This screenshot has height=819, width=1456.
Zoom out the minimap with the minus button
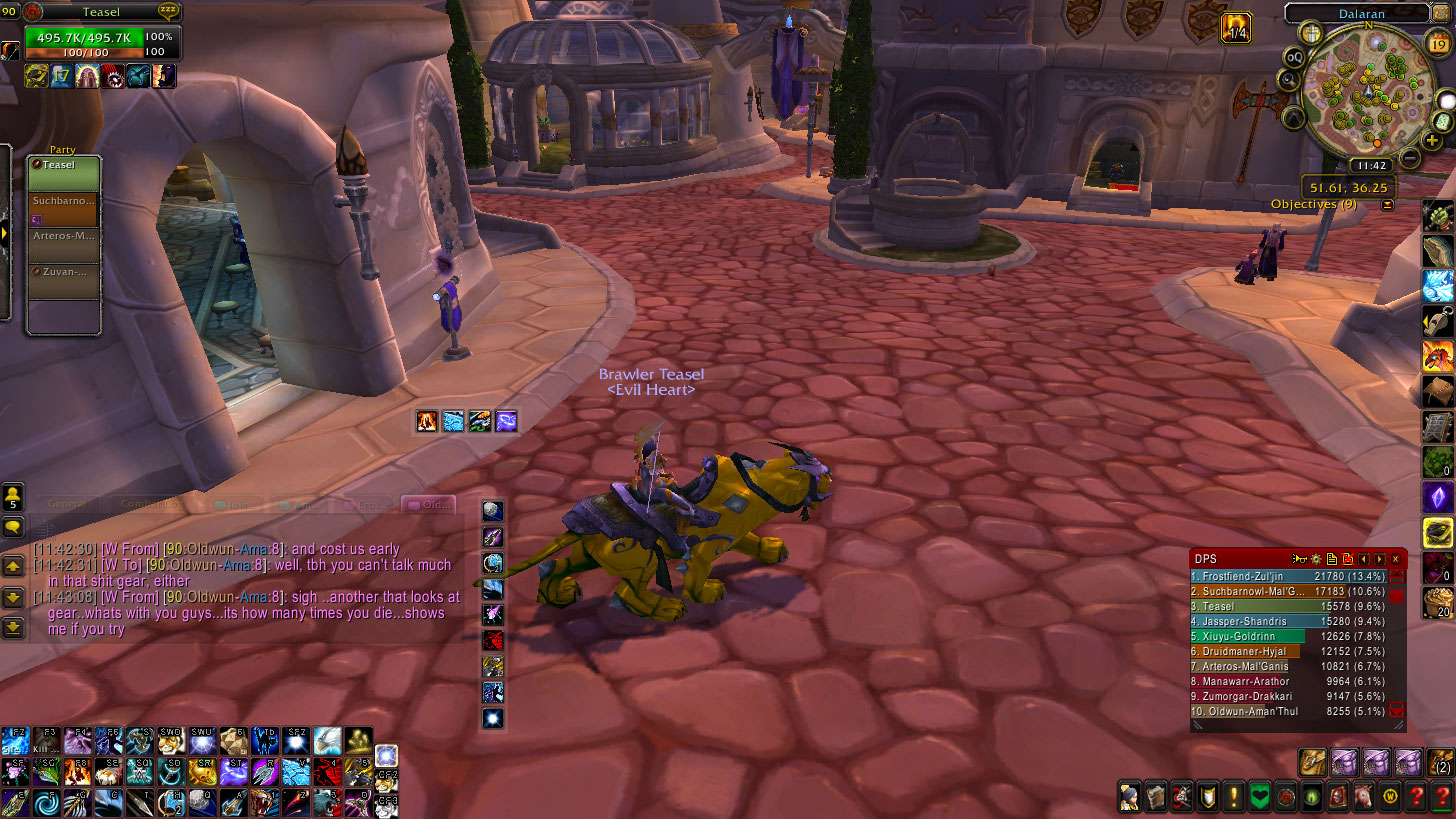point(1410,157)
